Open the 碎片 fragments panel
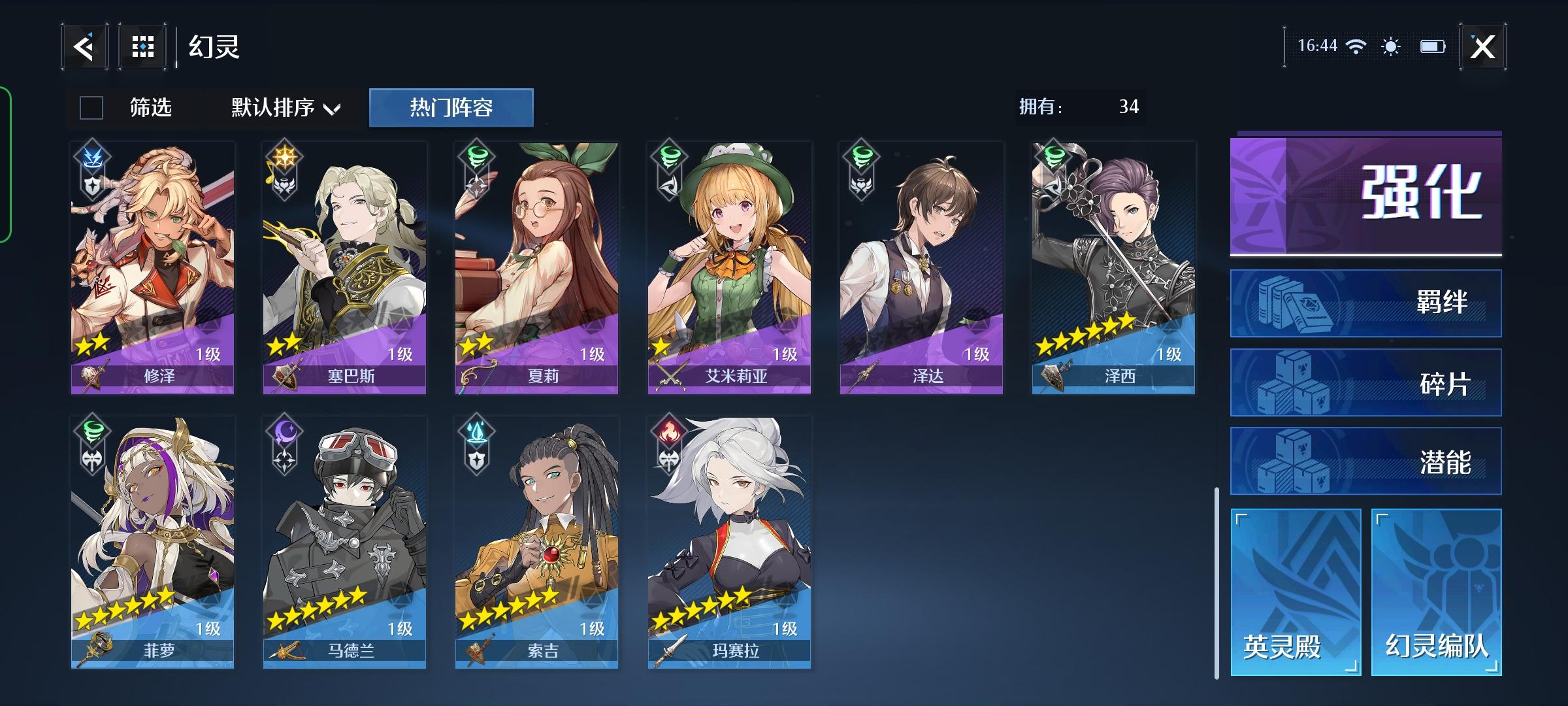This screenshot has height=706, width=1568. click(1365, 381)
